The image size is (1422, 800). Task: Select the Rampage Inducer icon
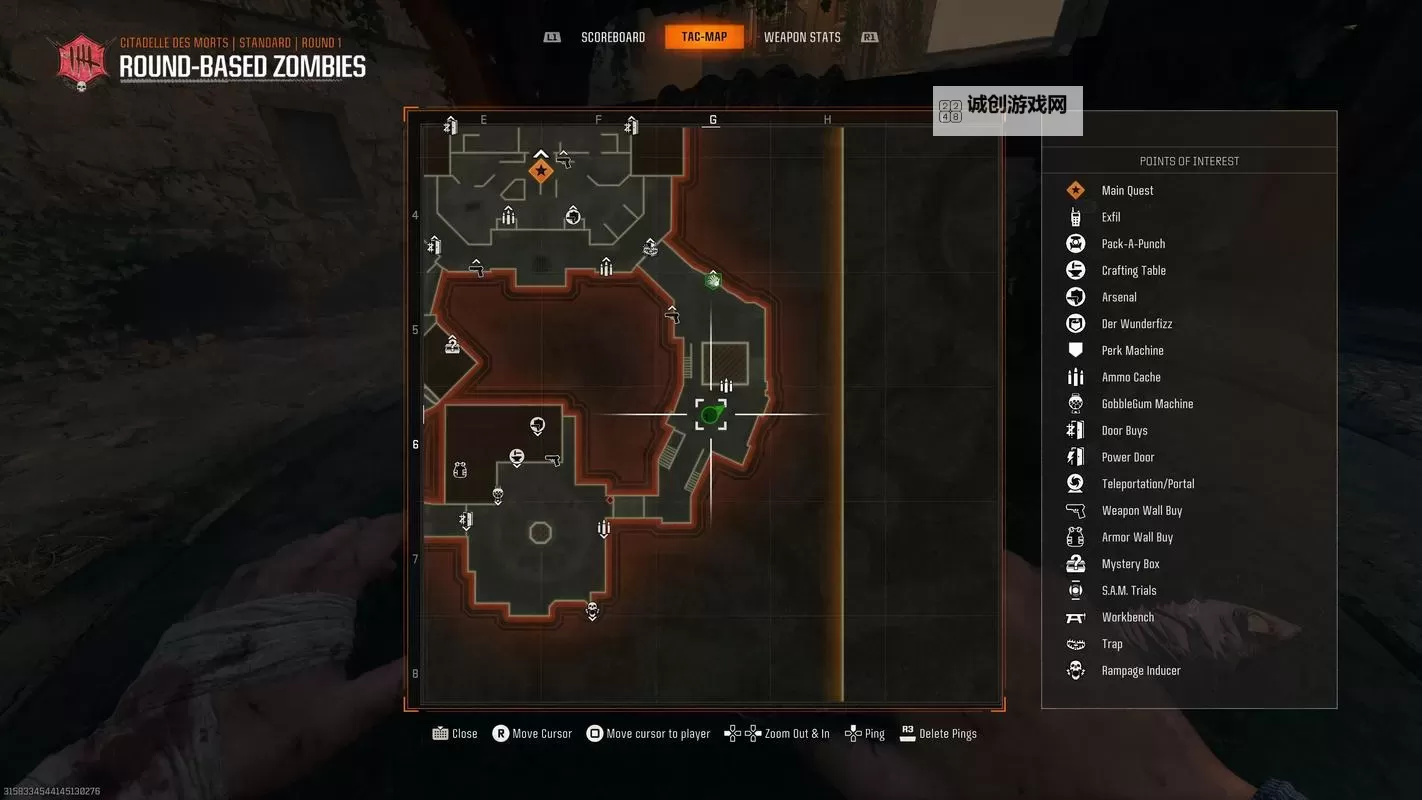click(1075, 670)
